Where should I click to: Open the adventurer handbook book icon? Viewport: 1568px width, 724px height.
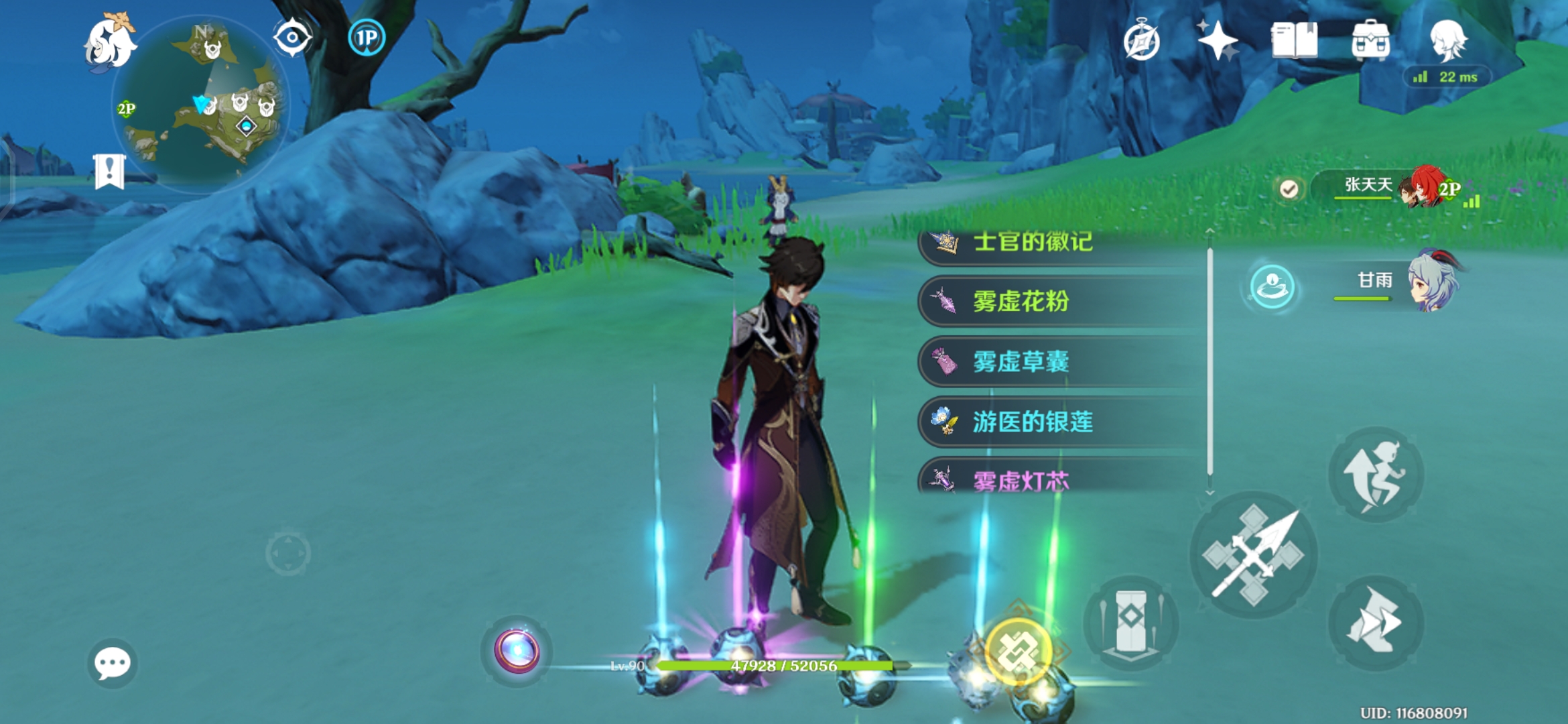[x=1294, y=40]
